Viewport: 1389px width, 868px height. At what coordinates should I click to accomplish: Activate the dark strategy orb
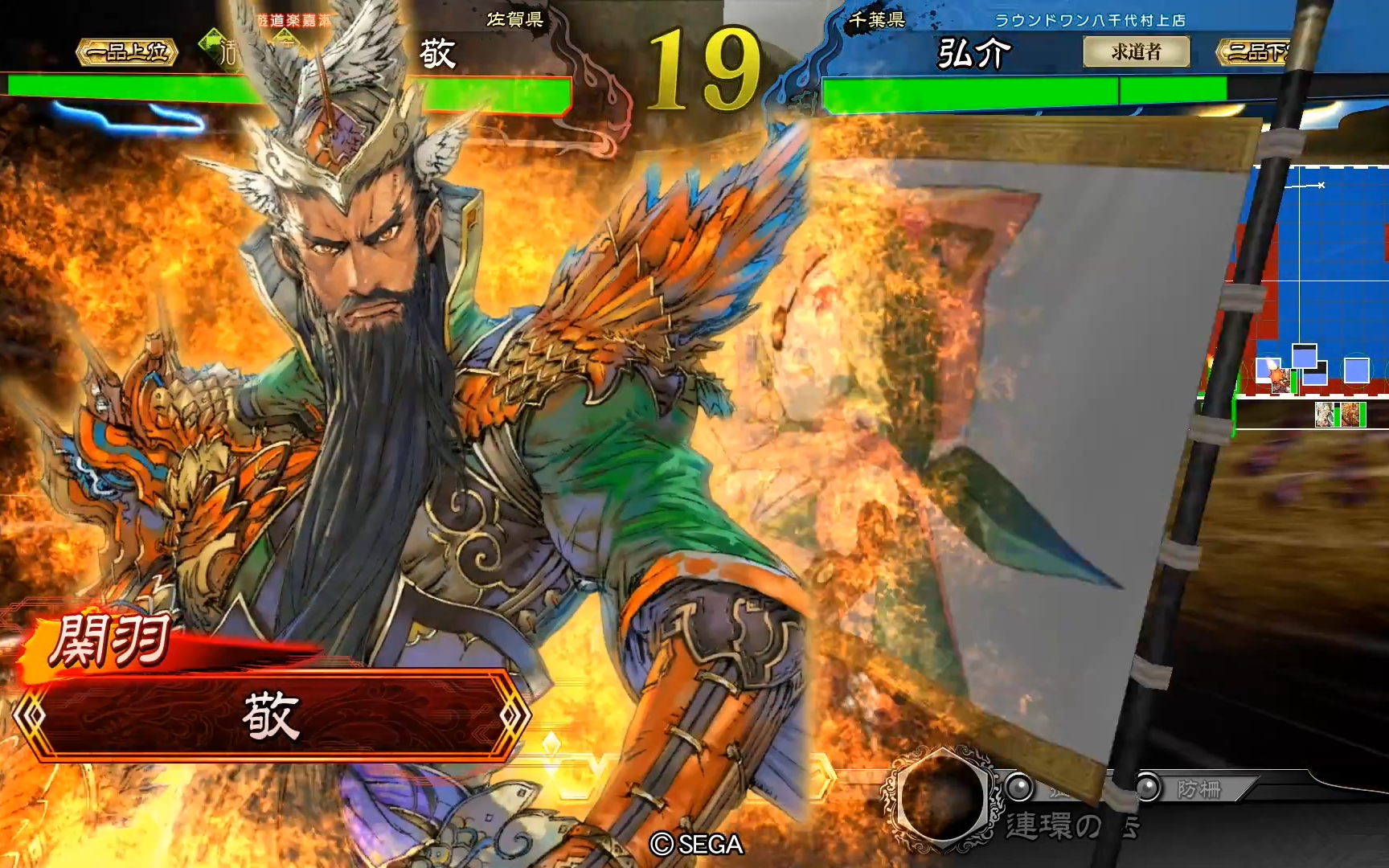coord(942,796)
